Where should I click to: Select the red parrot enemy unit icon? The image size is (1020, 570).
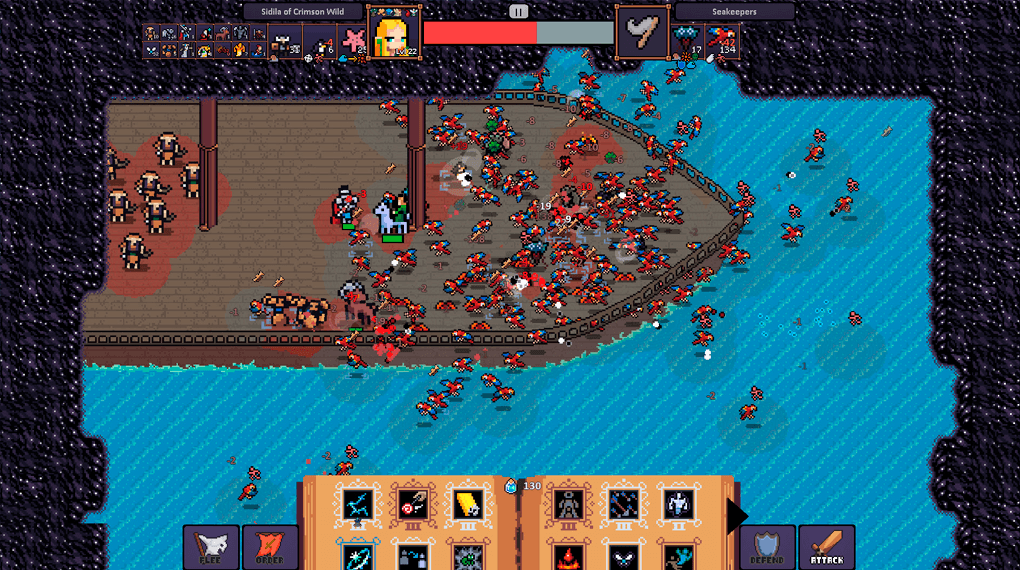pos(722,38)
